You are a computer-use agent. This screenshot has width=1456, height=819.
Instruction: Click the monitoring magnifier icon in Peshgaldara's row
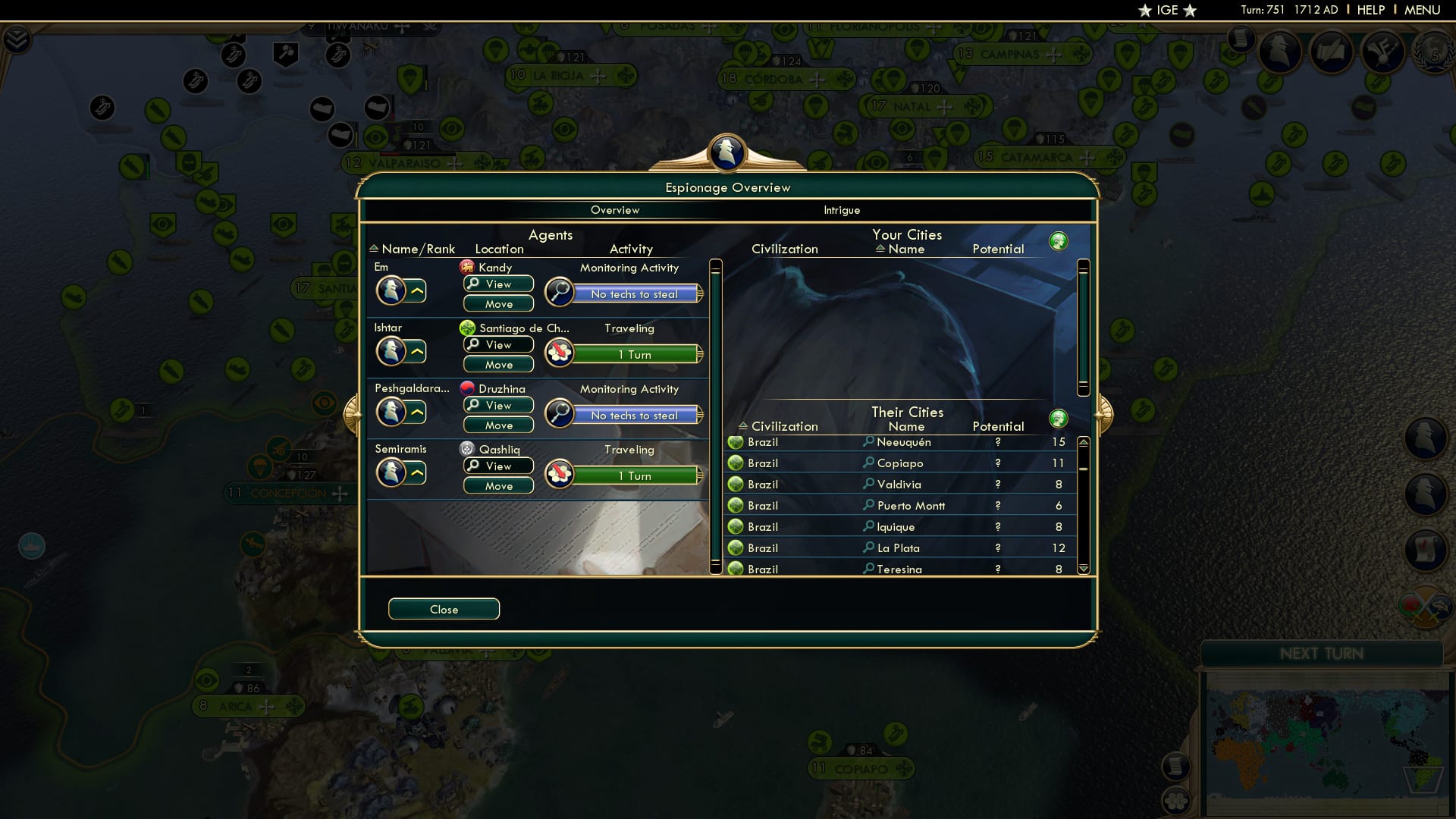(559, 414)
